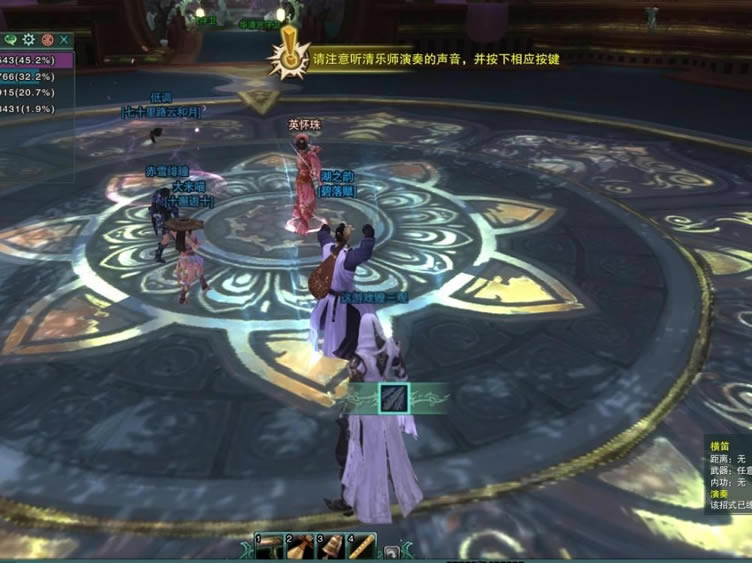752x563 pixels.
Task: Select the flute instrument in slot 4
Action: 361,546
